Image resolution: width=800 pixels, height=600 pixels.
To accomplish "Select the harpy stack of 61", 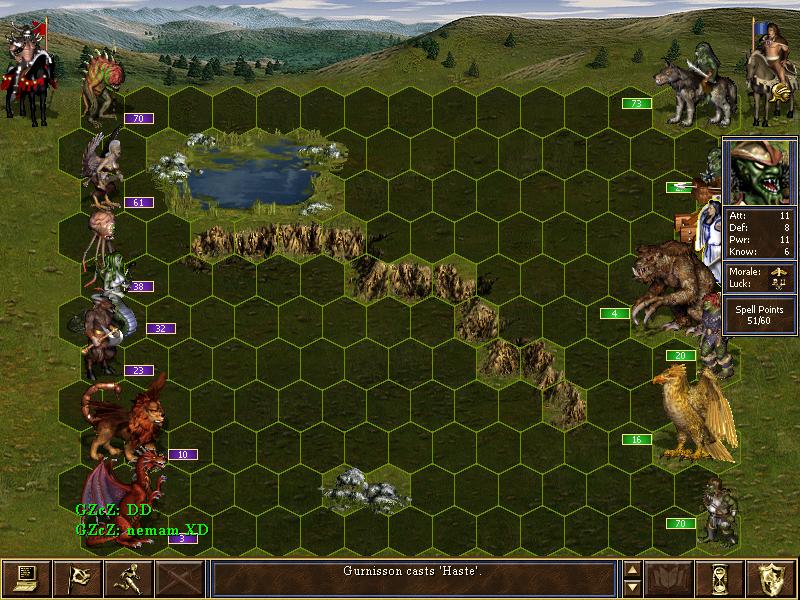I will pyautogui.click(x=105, y=168).
